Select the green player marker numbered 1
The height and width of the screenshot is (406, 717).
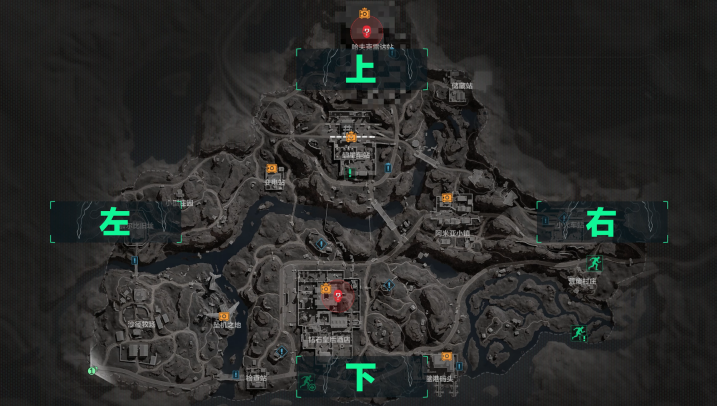(91, 370)
